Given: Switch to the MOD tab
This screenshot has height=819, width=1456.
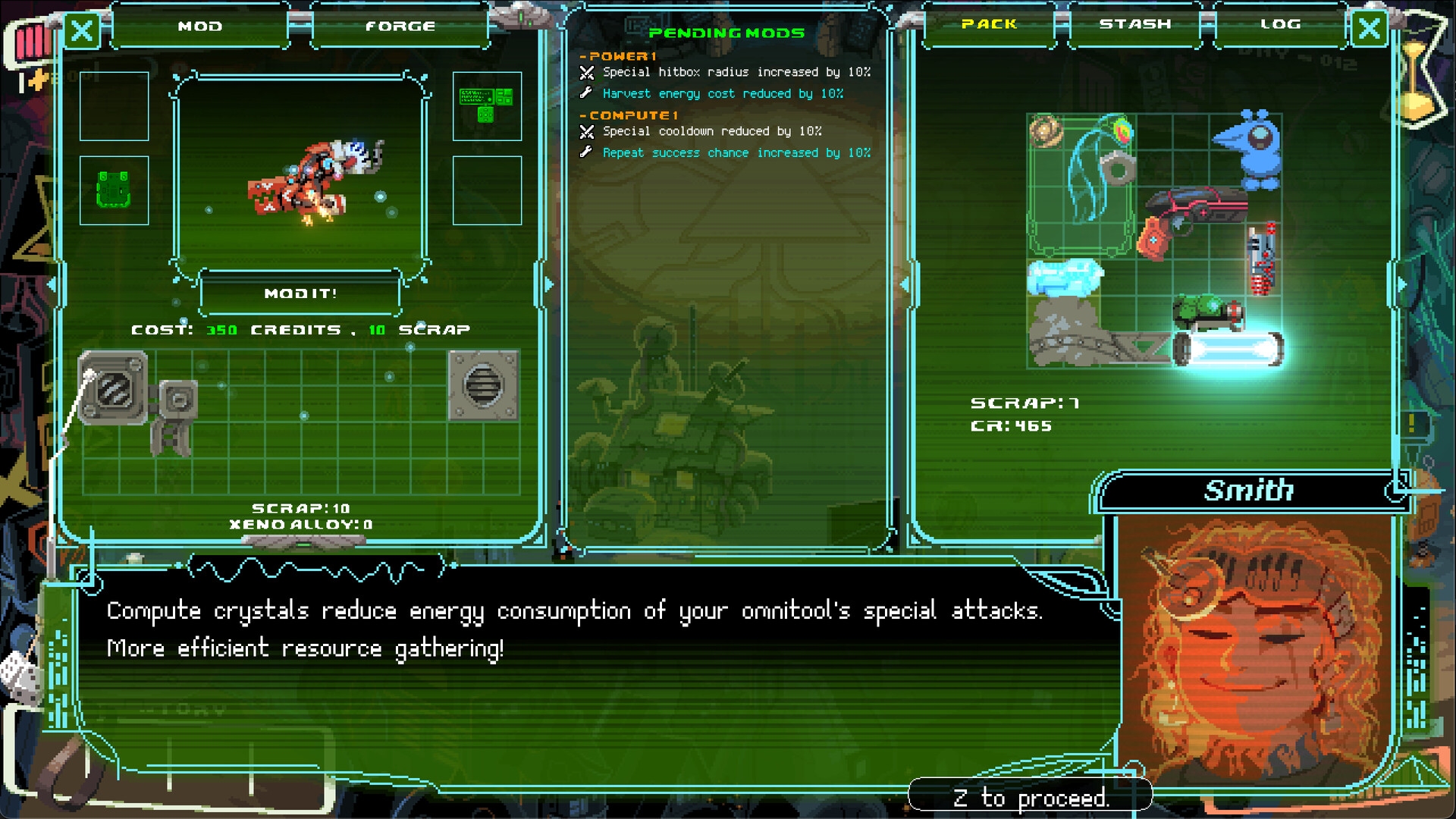Looking at the screenshot, I should pos(200,27).
